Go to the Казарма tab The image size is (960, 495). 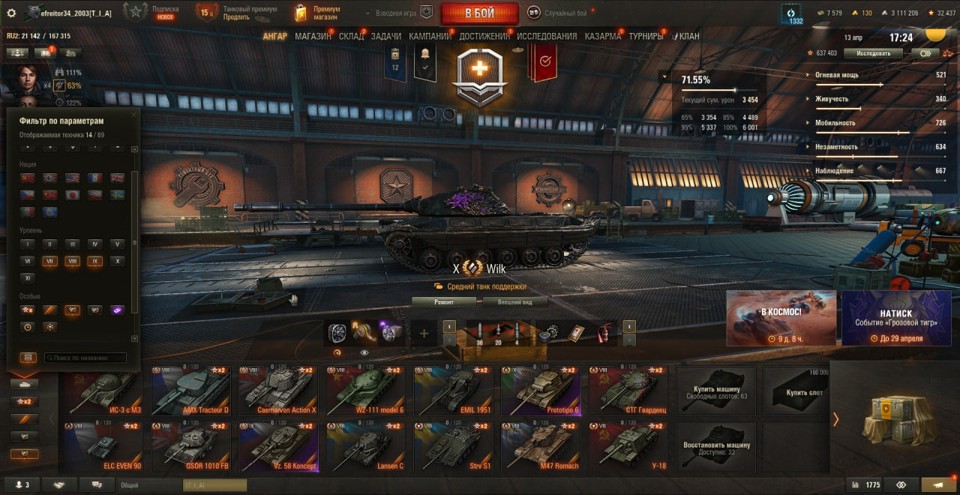pyautogui.click(x=603, y=36)
